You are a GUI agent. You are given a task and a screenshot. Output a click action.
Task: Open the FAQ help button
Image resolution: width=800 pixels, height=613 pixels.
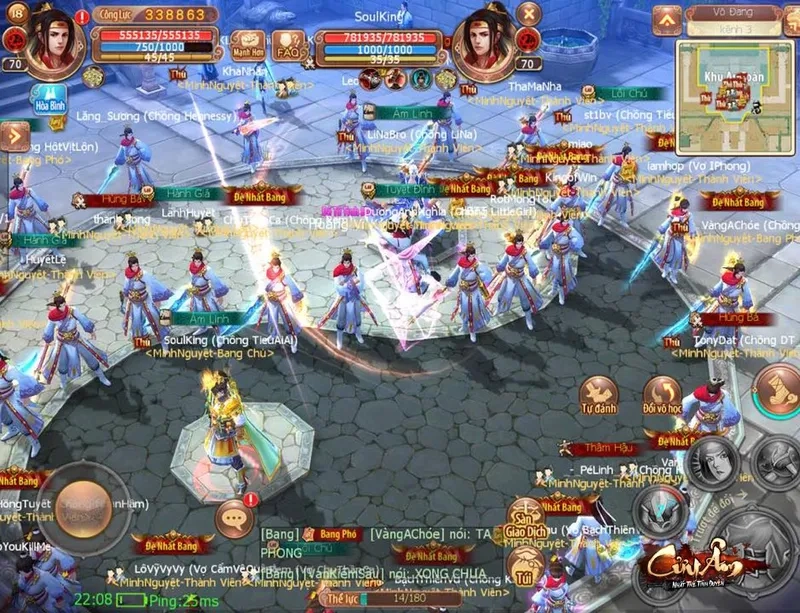[289, 47]
